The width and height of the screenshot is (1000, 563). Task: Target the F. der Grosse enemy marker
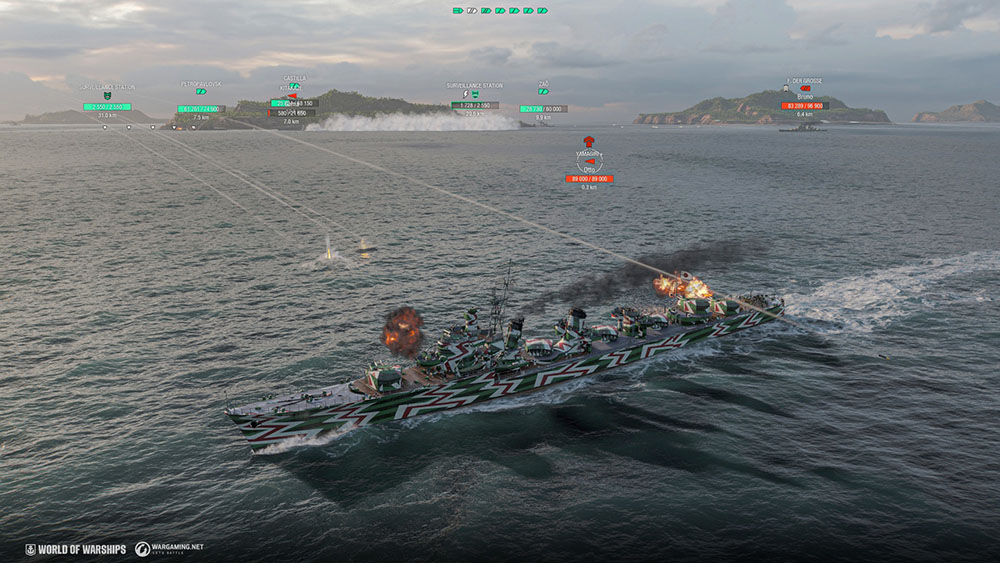click(x=805, y=89)
